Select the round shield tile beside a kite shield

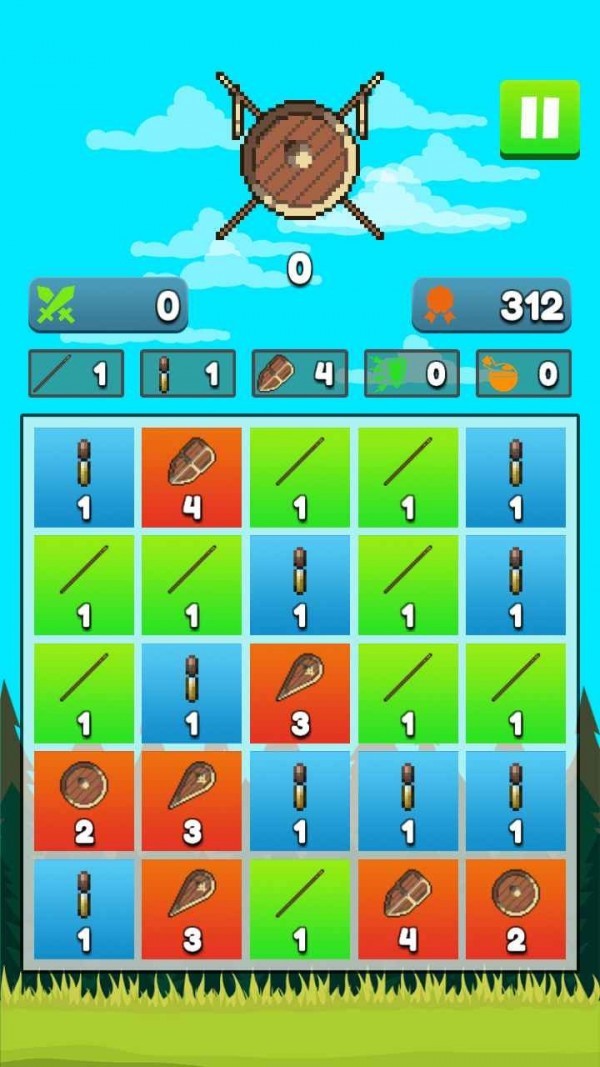pyautogui.click(x=84, y=799)
